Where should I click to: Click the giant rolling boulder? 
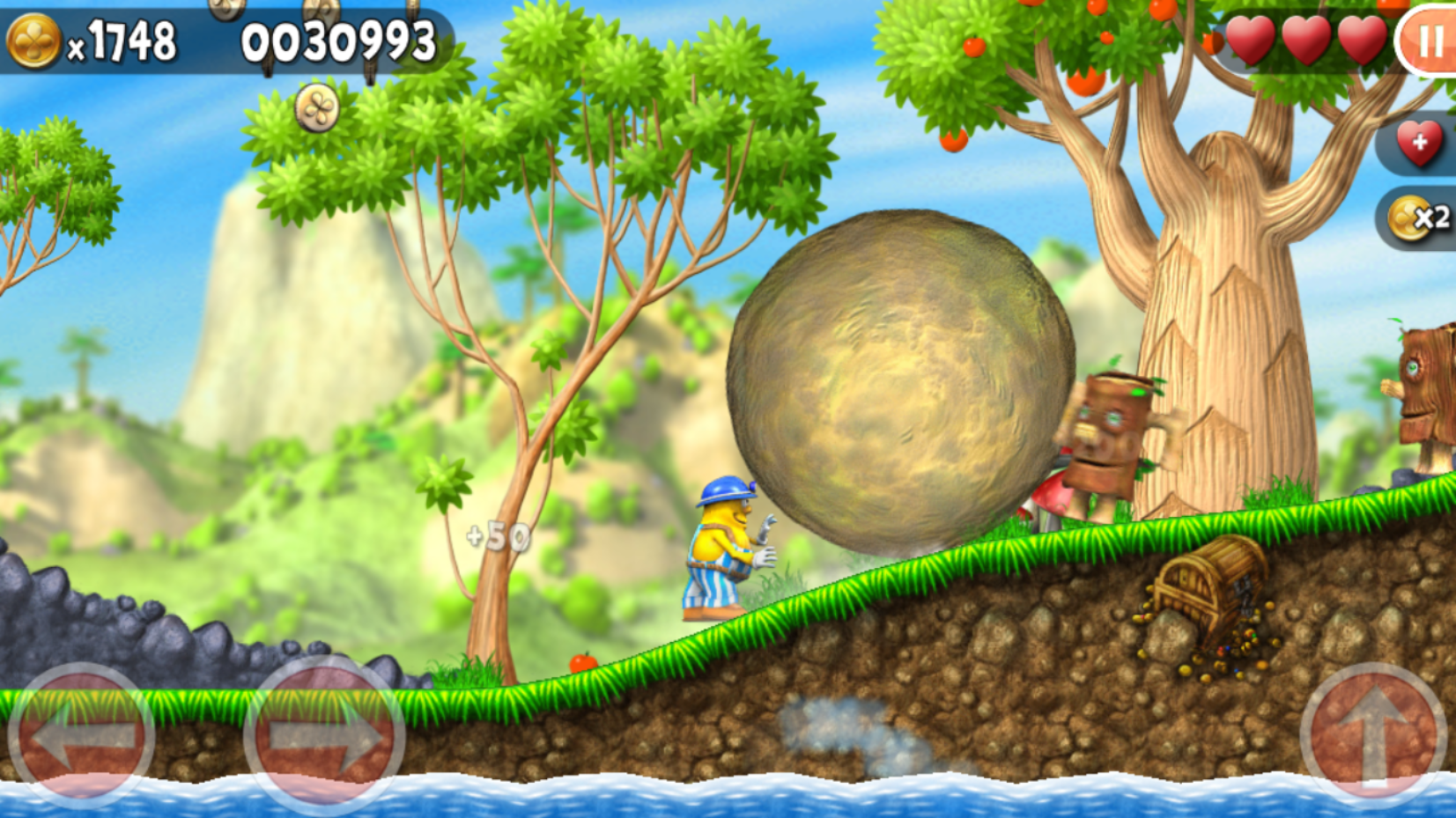tap(894, 379)
